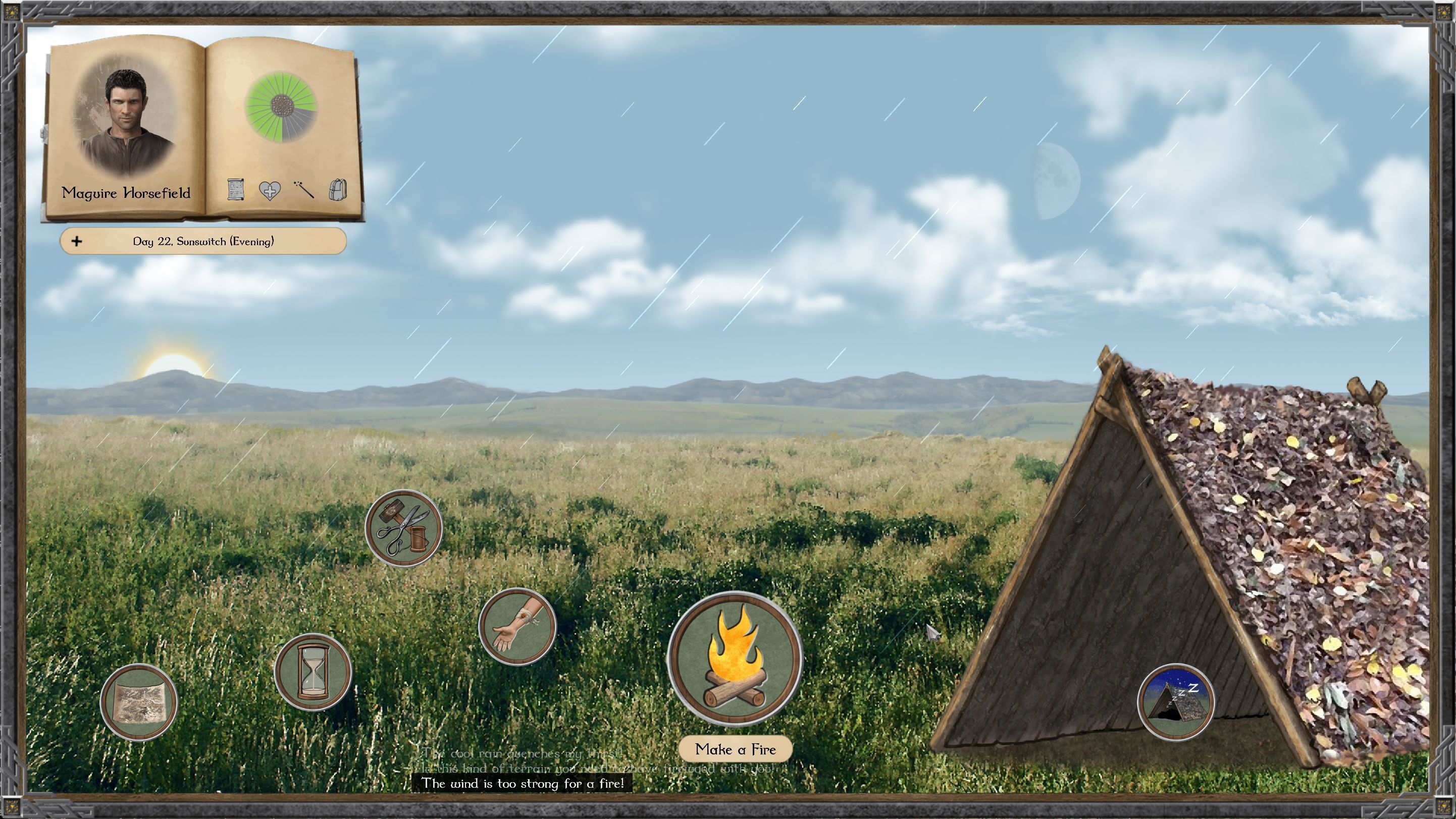
Task: Click the green condition wheel
Action: point(281,106)
